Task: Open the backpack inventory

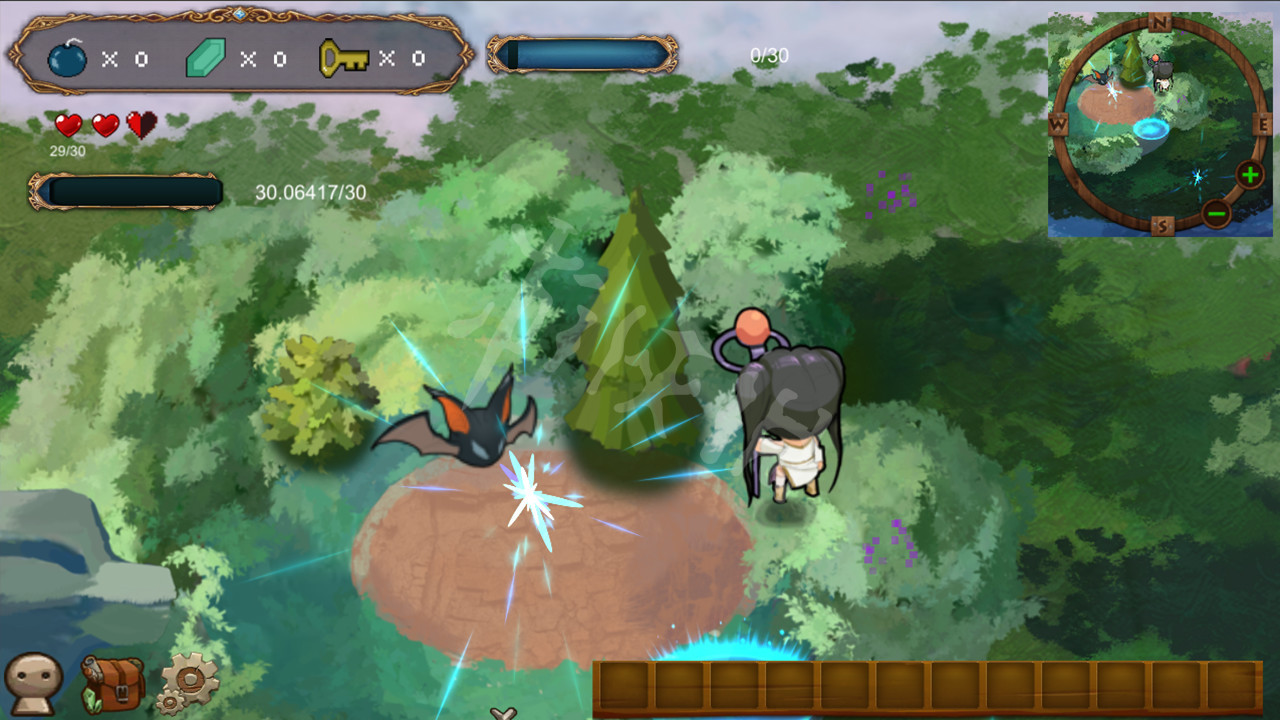Action: pos(112,684)
